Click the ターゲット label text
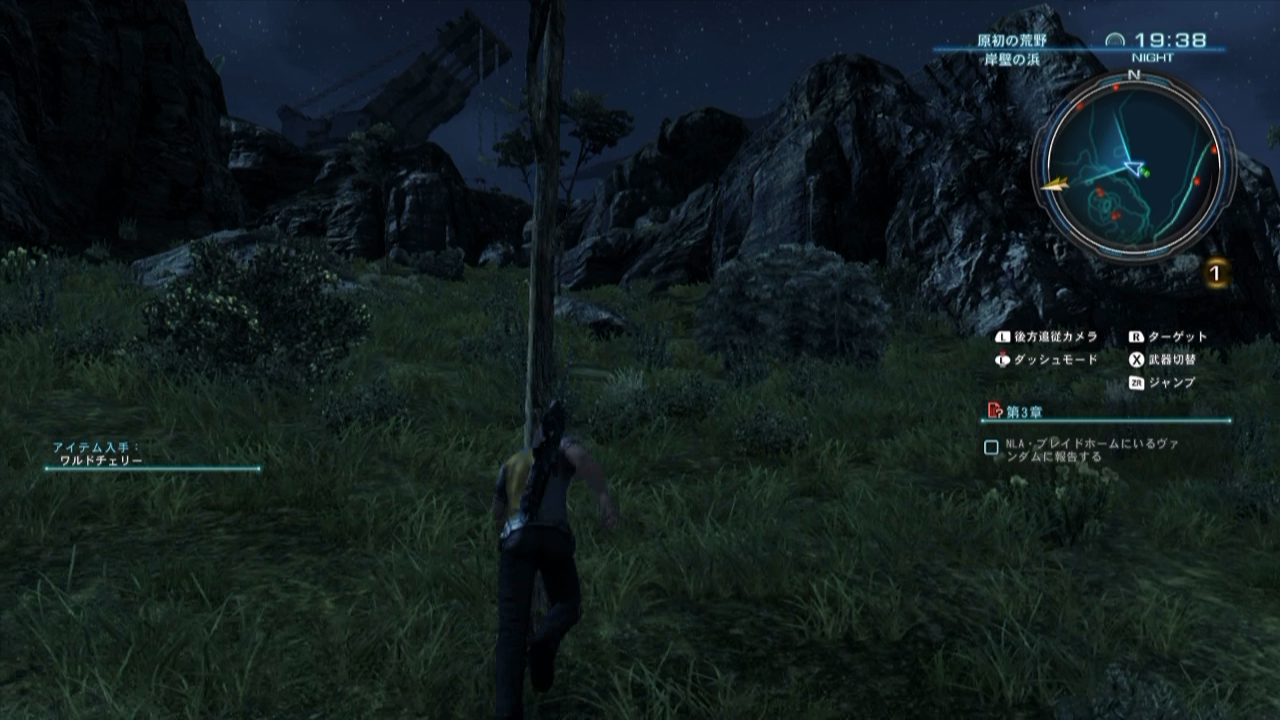 pyautogui.click(x=1177, y=337)
